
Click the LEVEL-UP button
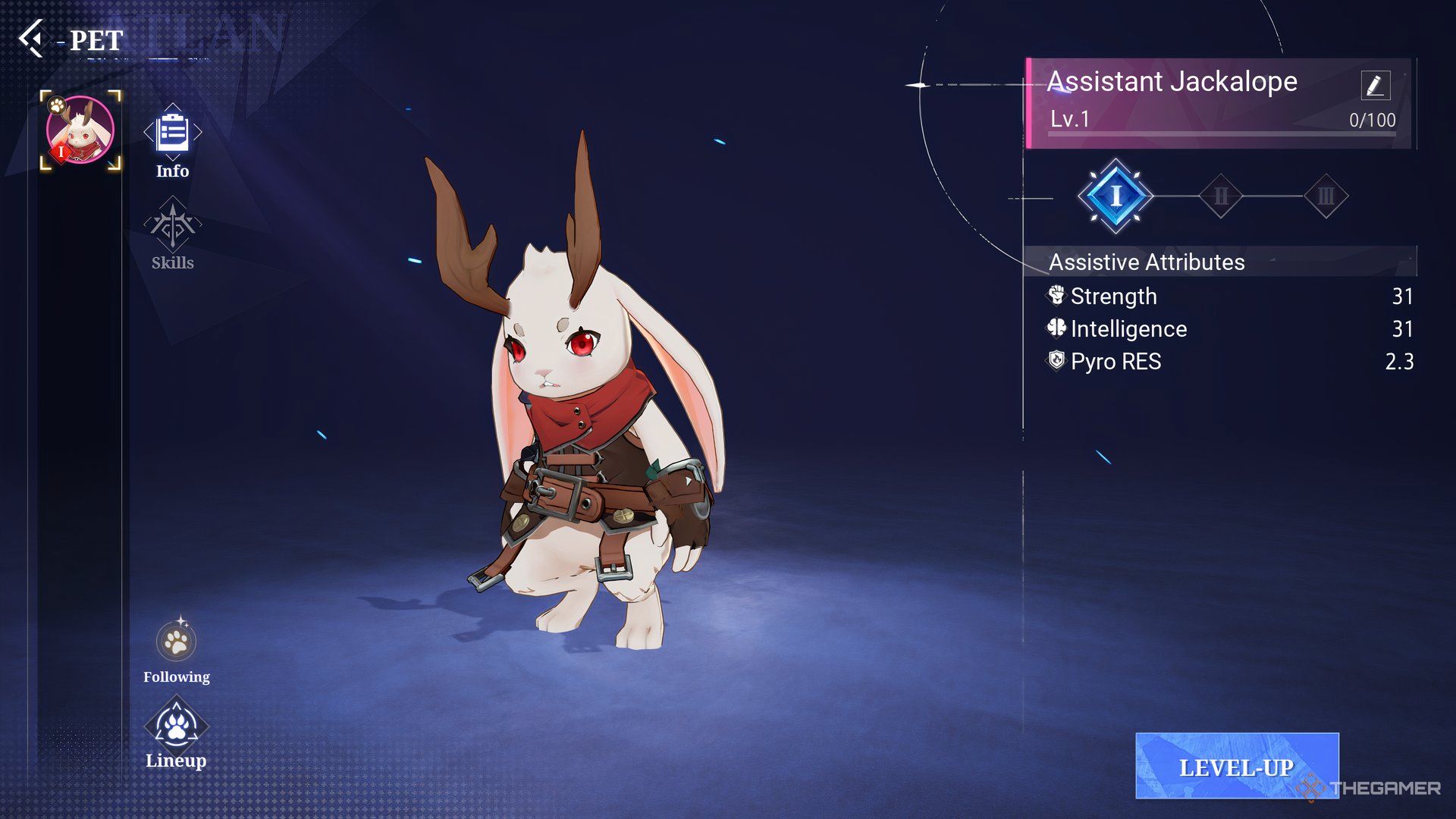[1236, 766]
